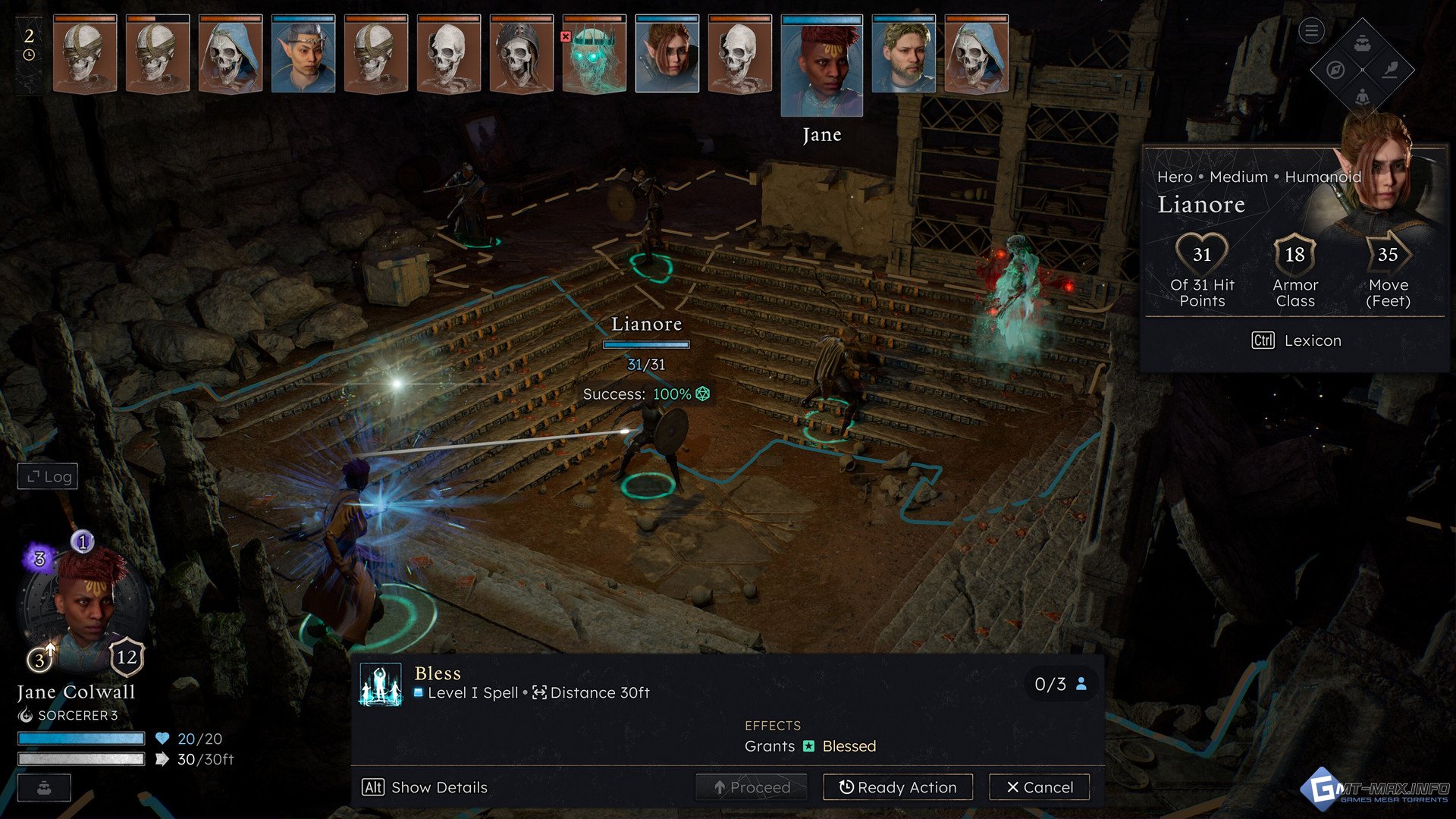
Task: Choose Ready Action for Bless
Action: coord(898,787)
